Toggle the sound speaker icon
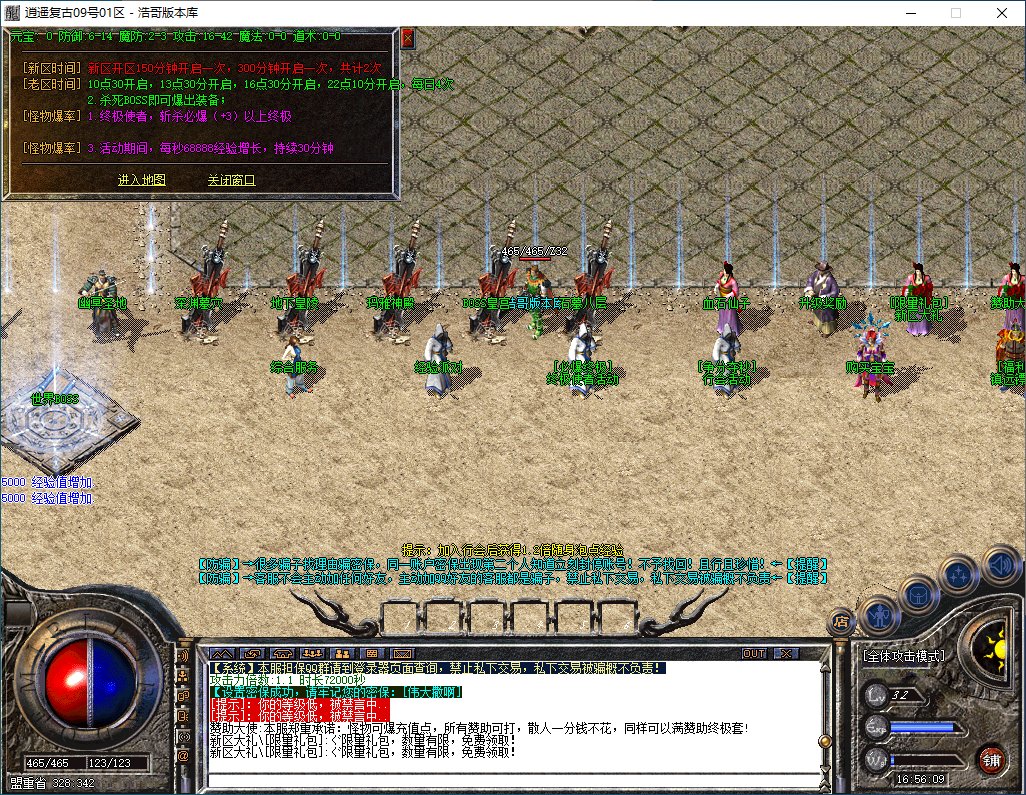Image resolution: width=1026 pixels, height=795 pixels. click(x=1000, y=563)
